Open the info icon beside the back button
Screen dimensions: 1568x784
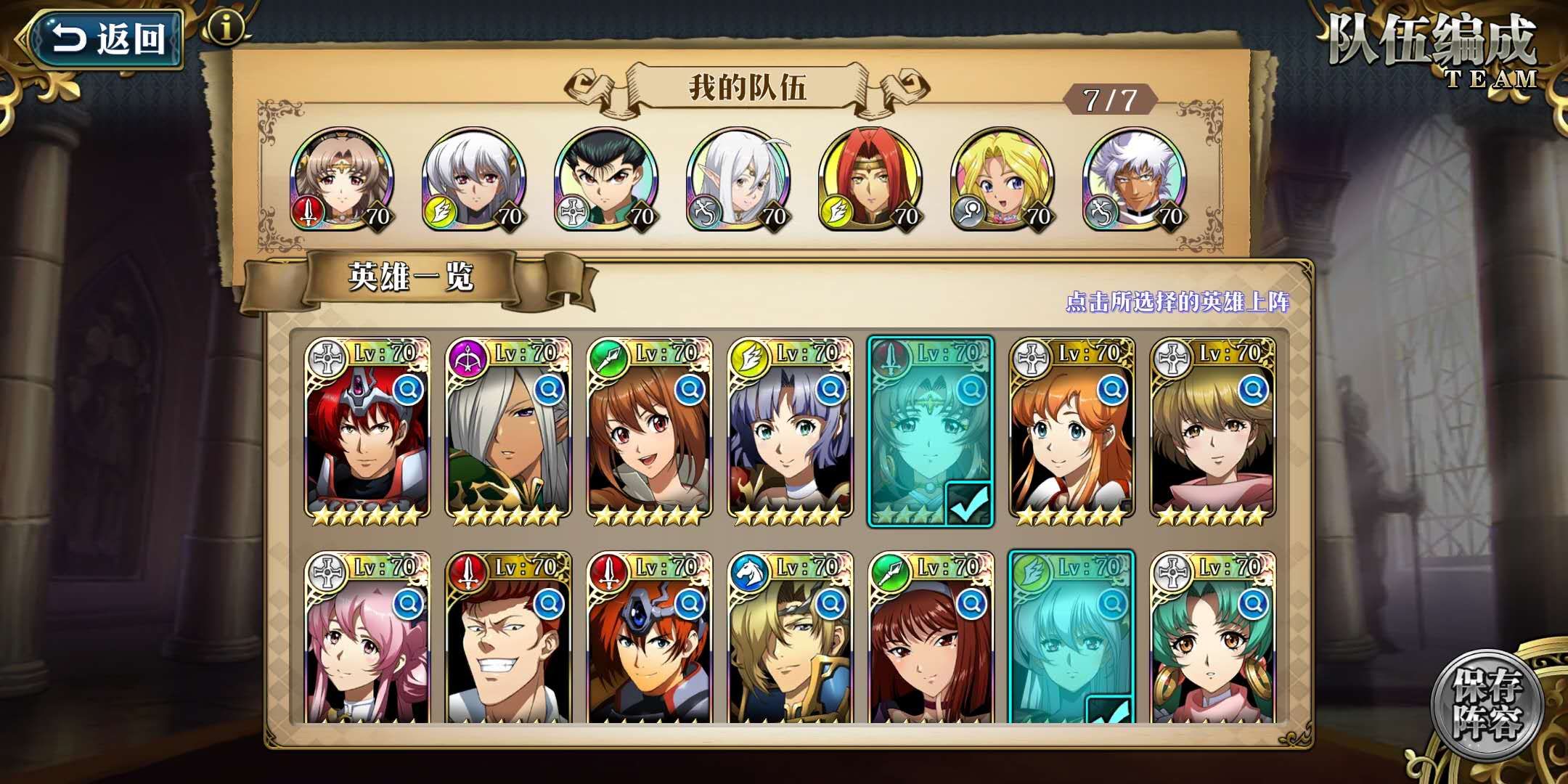[x=226, y=28]
